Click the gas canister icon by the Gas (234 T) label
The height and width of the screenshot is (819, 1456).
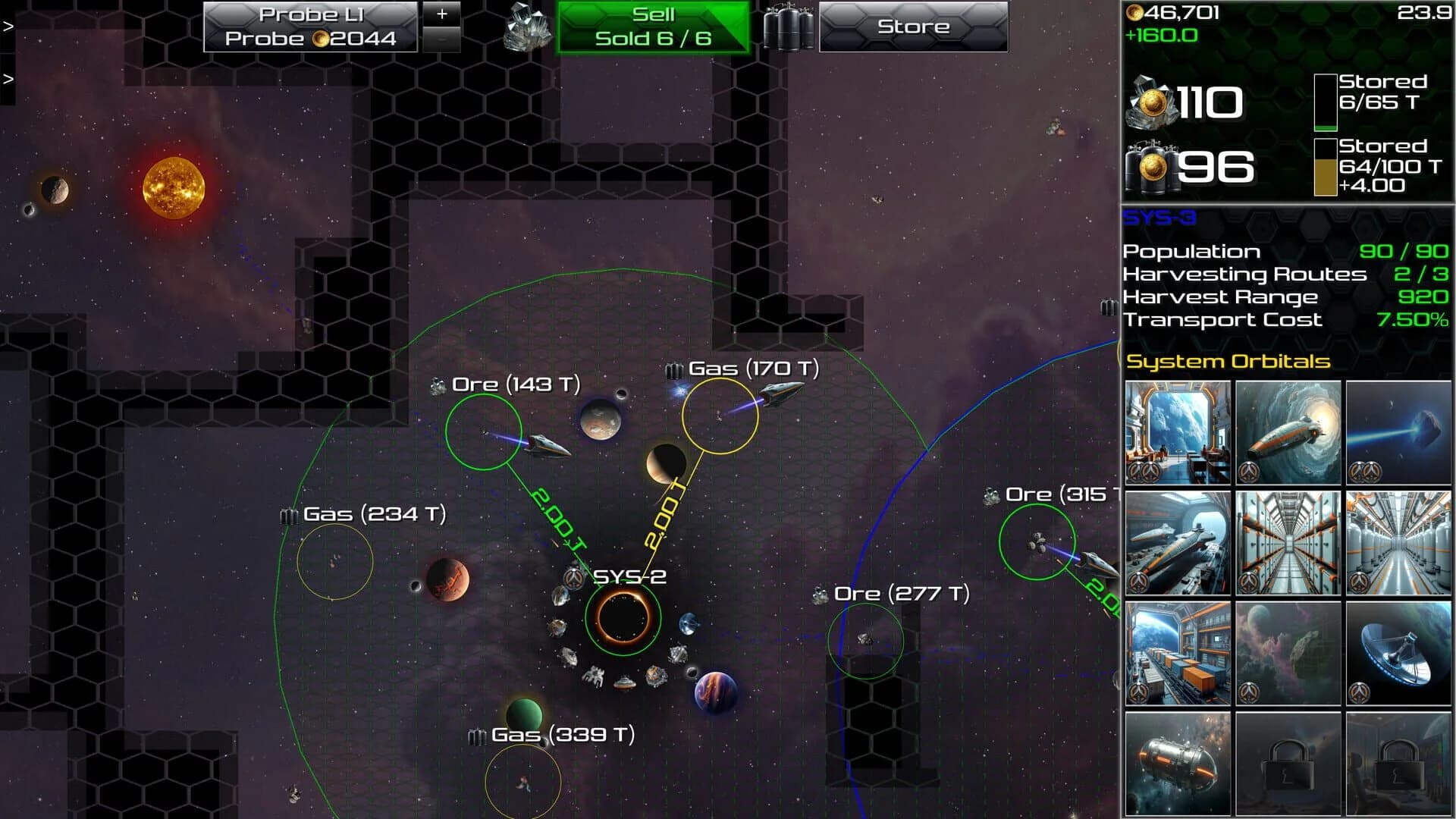click(x=287, y=515)
